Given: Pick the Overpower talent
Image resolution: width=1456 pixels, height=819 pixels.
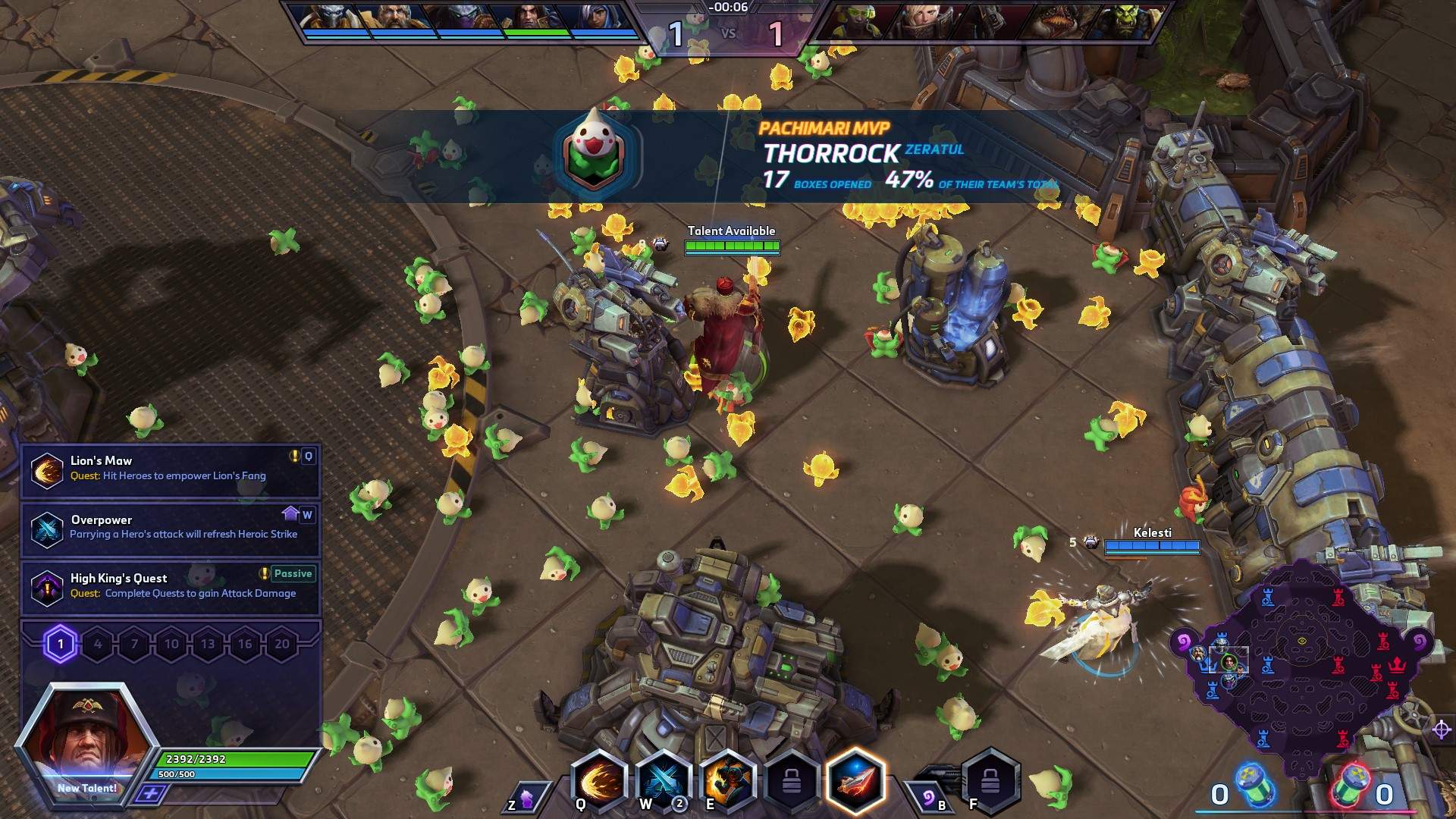Looking at the screenshot, I should [x=170, y=528].
